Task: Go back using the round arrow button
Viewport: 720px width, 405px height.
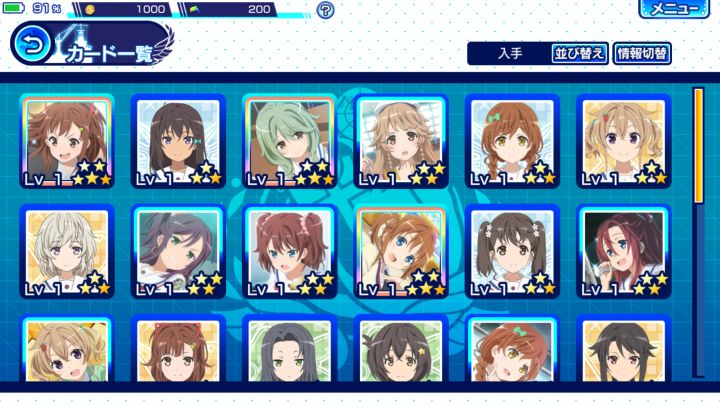Action: tap(32, 44)
